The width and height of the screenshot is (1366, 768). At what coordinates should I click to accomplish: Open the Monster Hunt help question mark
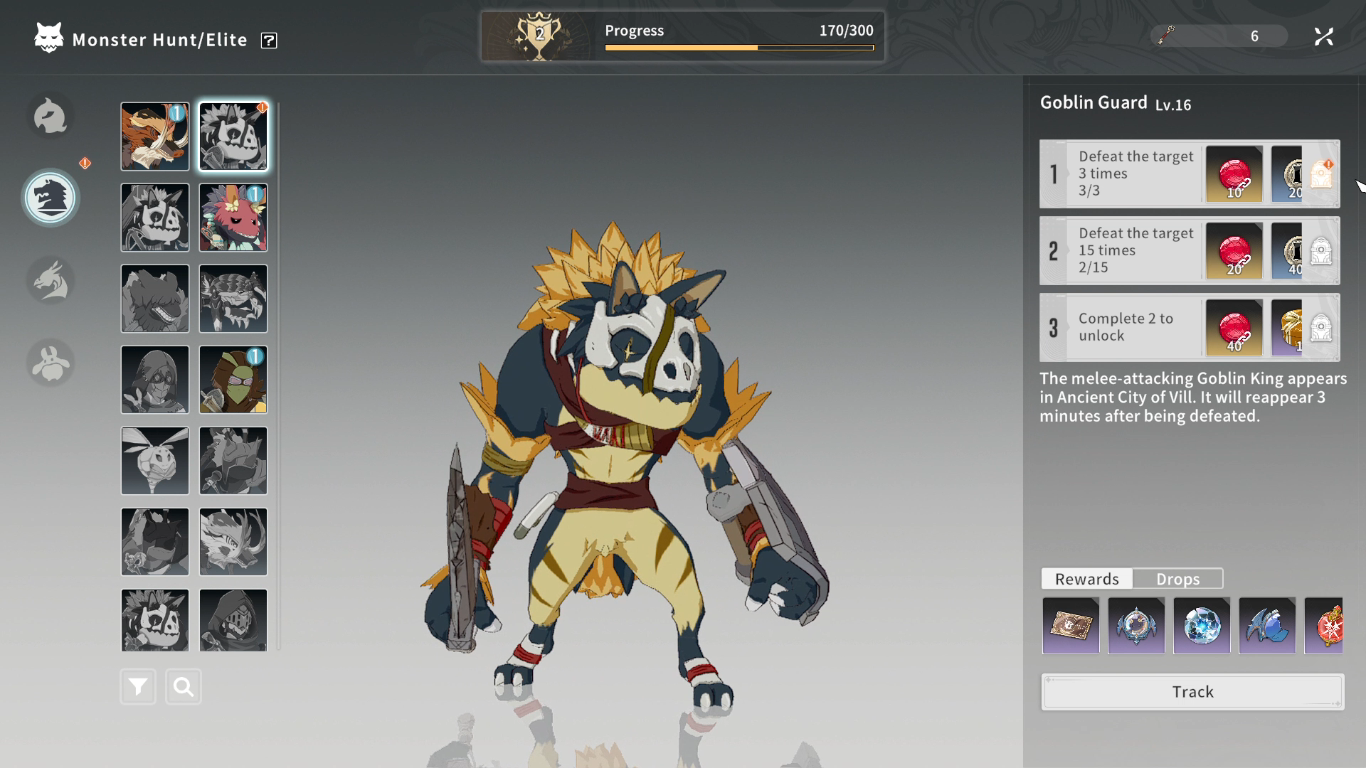pos(269,40)
